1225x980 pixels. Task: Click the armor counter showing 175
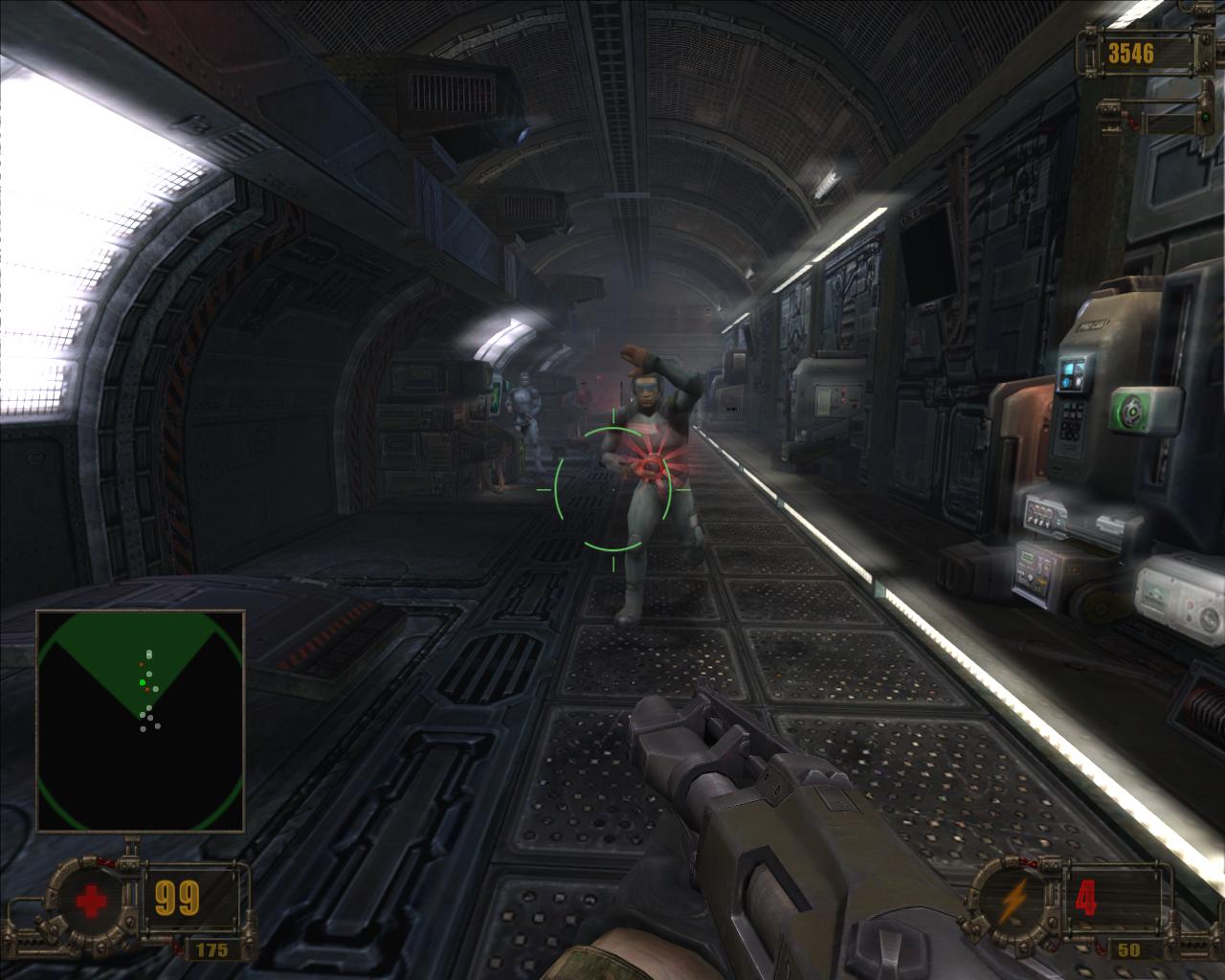pos(211,949)
